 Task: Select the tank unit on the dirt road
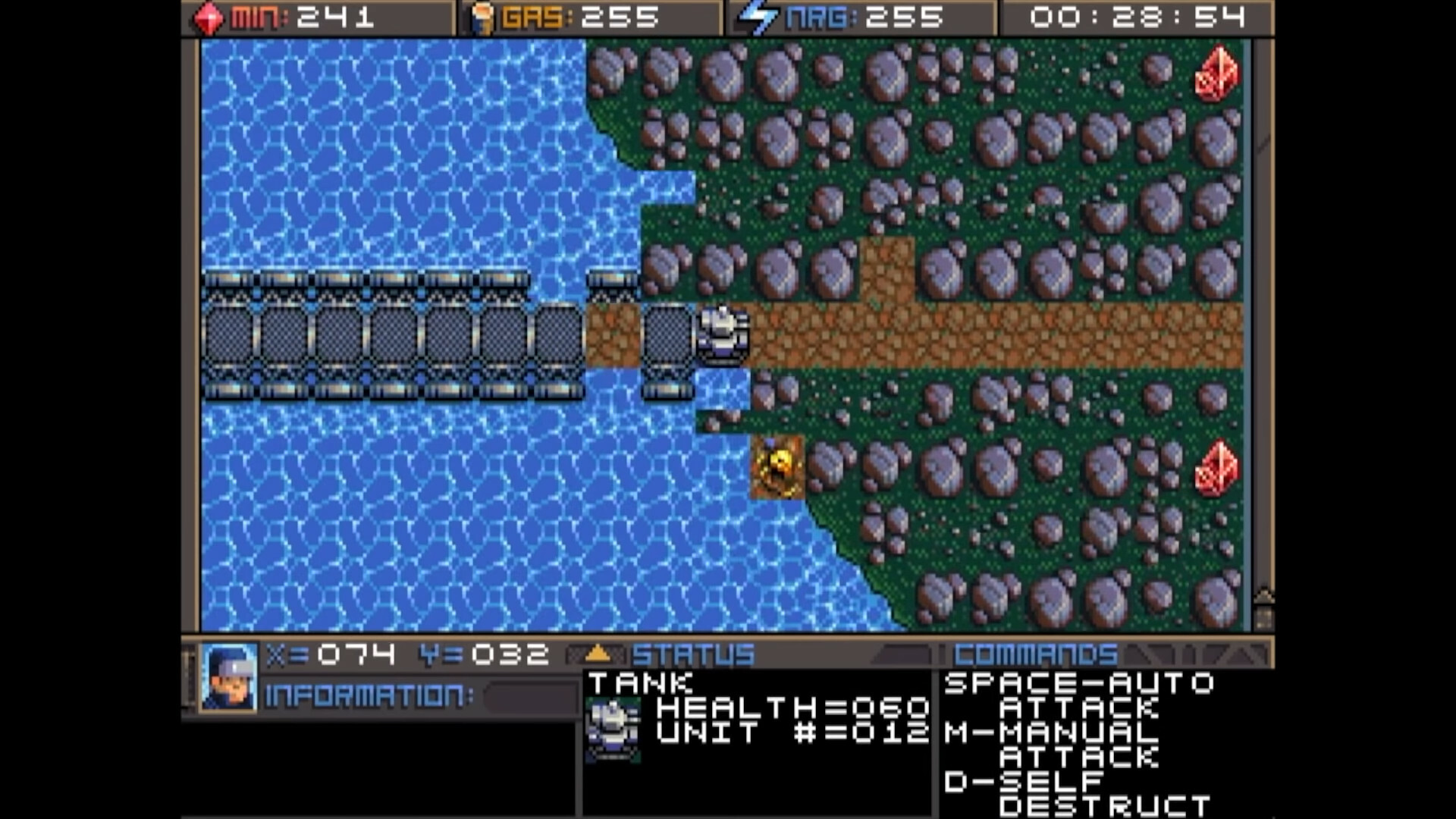(722, 334)
